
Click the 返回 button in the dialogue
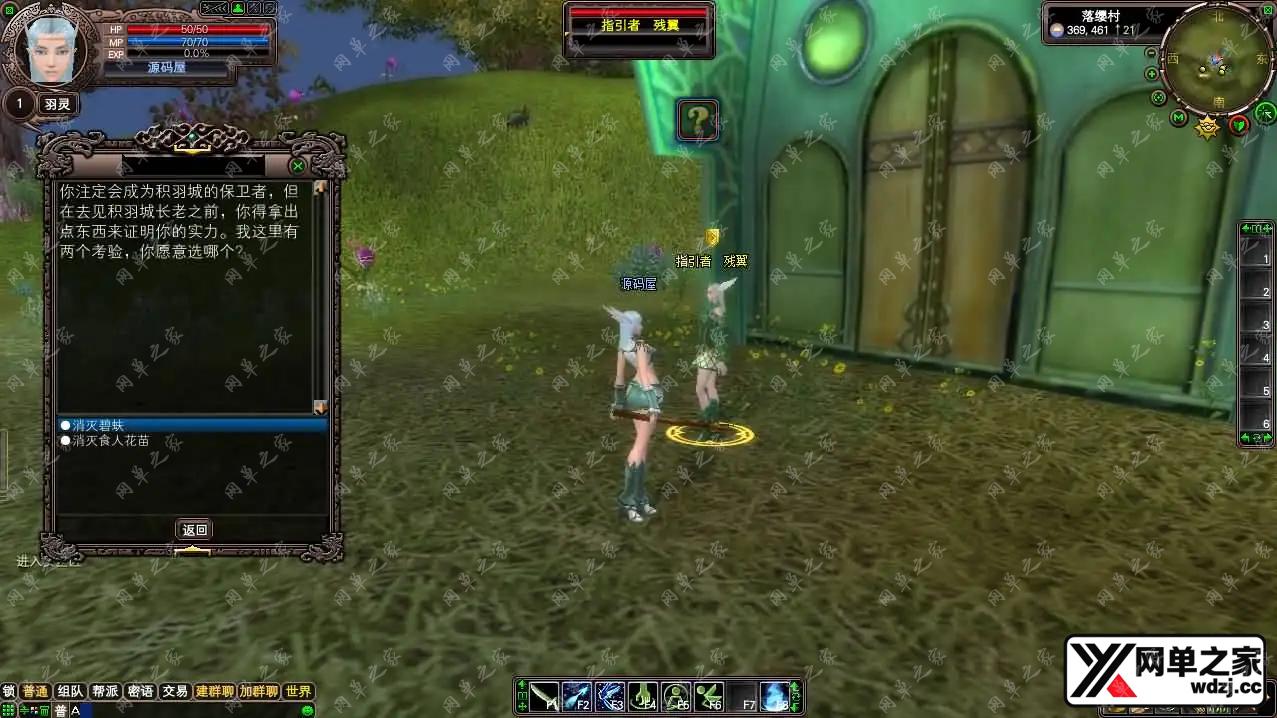(194, 530)
